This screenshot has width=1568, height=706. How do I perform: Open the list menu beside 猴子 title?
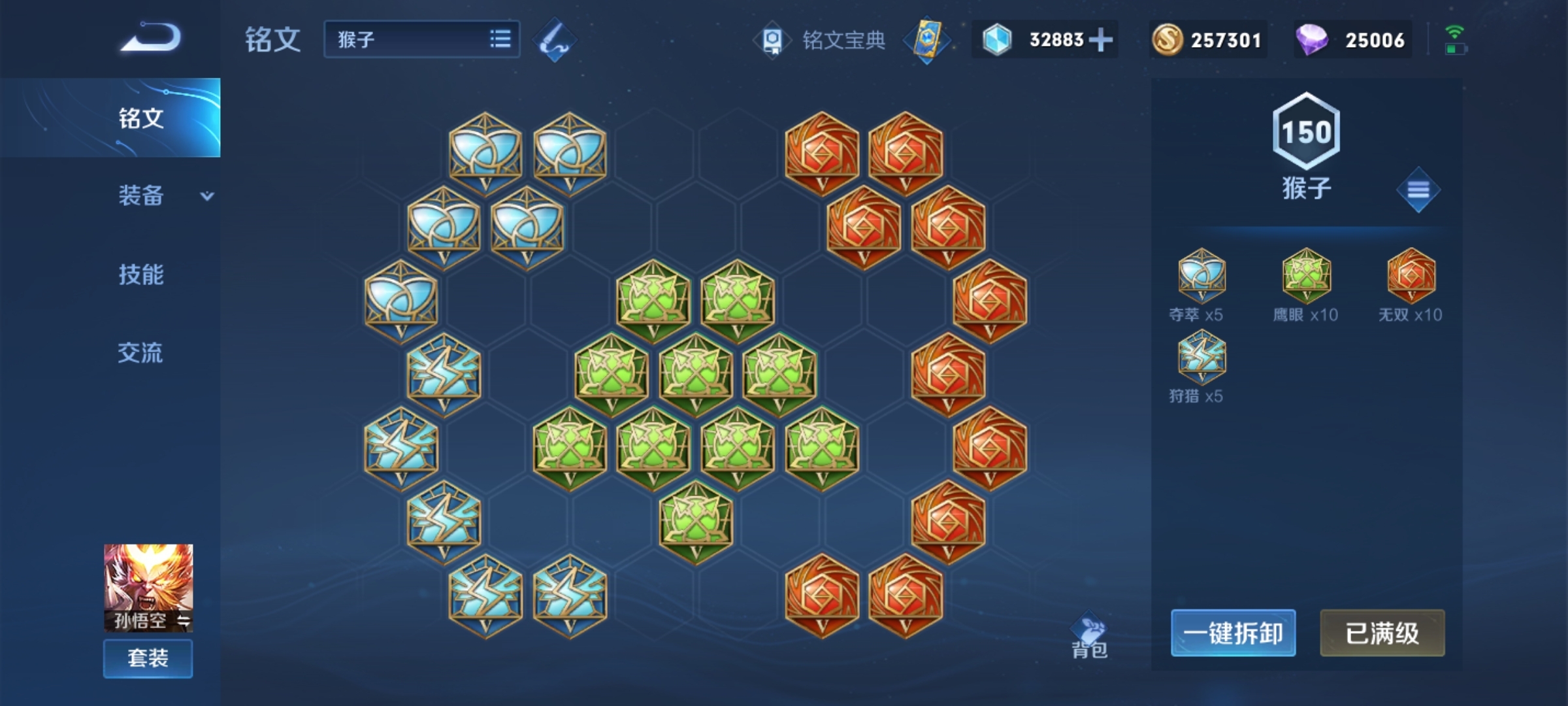pos(1418,190)
